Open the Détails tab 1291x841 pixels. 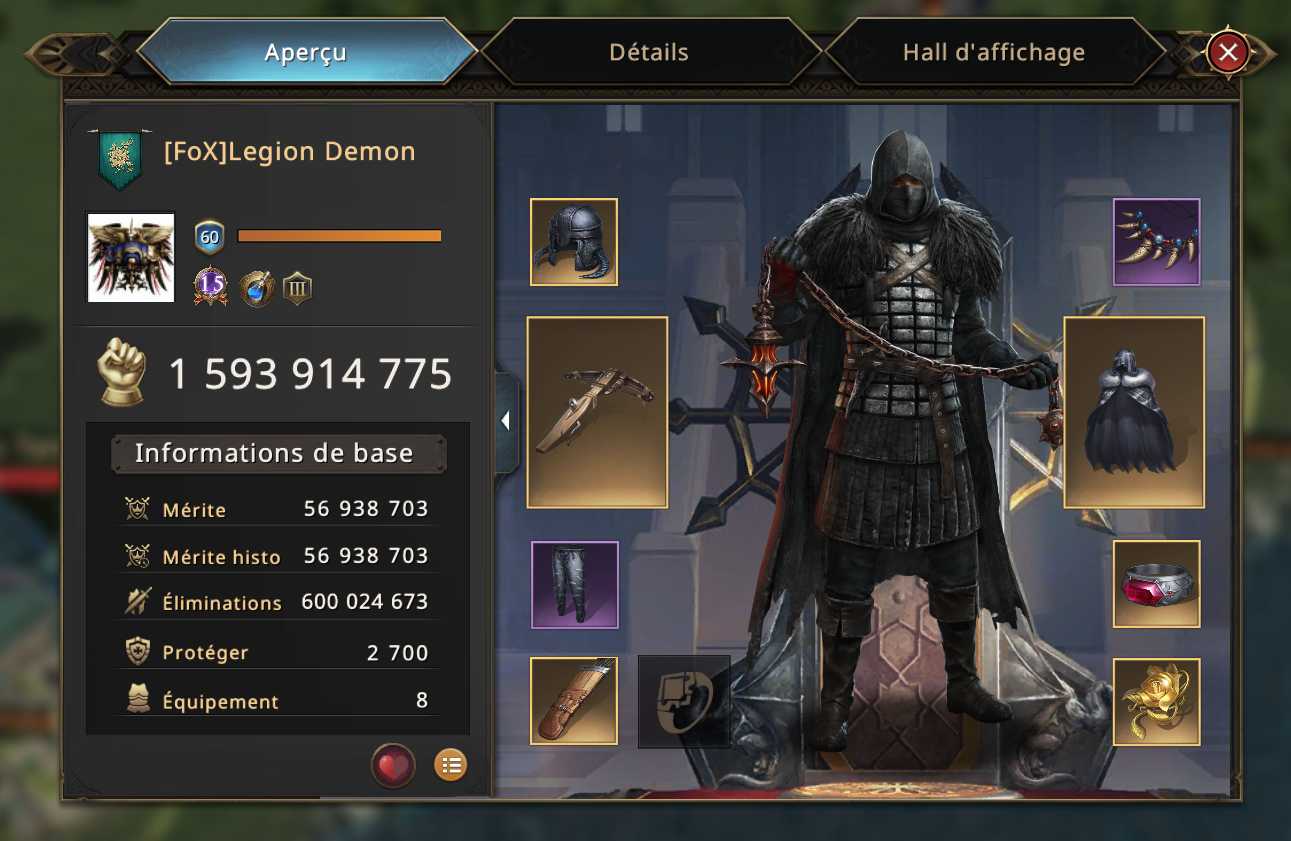649,52
